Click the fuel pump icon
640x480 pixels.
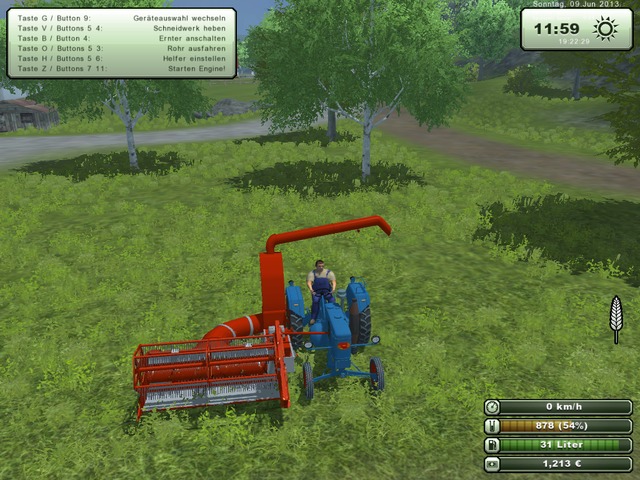click(x=492, y=445)
